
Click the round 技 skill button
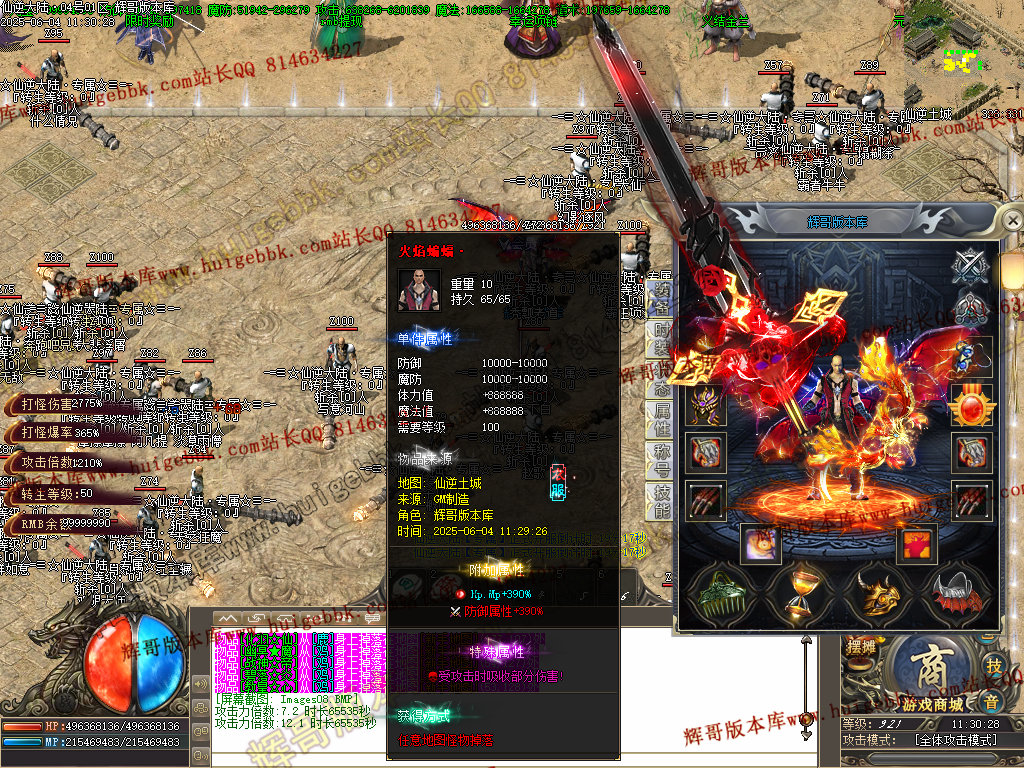pos(993,666)
